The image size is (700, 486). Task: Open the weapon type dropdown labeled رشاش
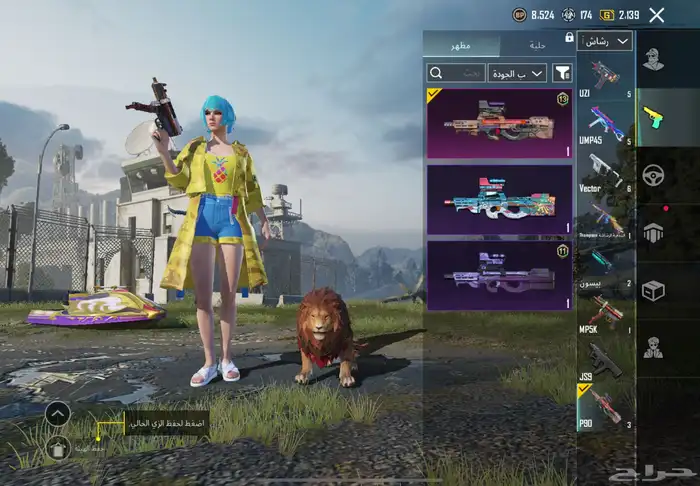coord(606,41)
